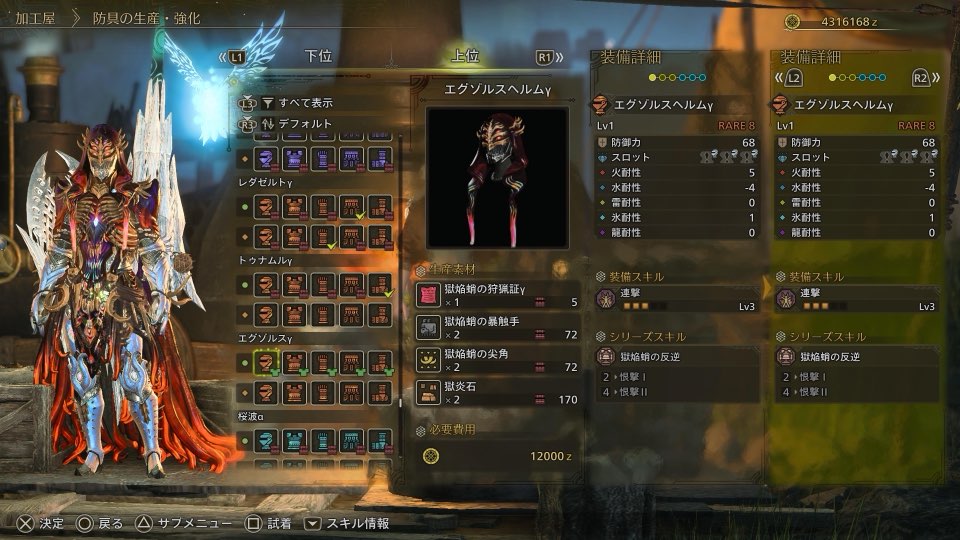Select the highlighted エグゾルスγ helm slot
The height and width of the screenshot is (540, 960).
(267, 364)
